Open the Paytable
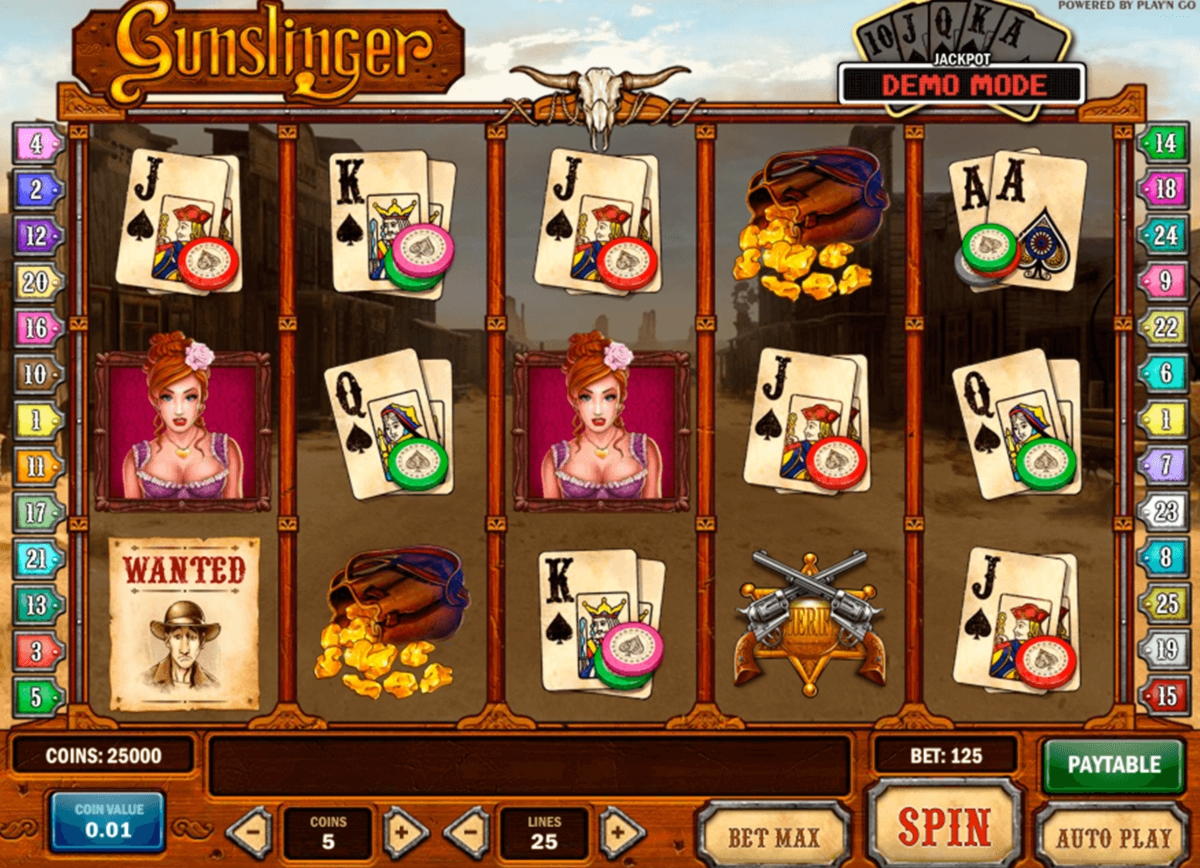 coord(1113,765)
